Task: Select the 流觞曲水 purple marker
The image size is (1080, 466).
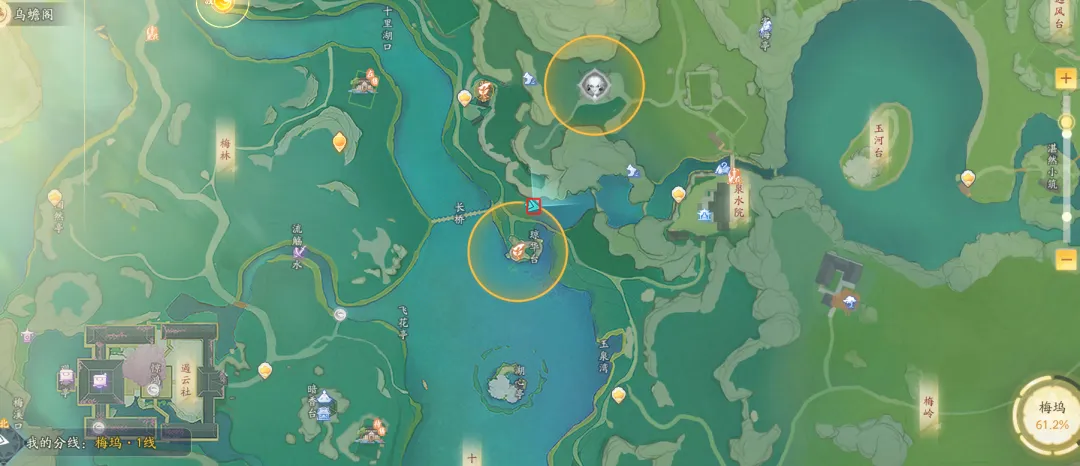Action: pyautogui.click(x=299, y=252)
